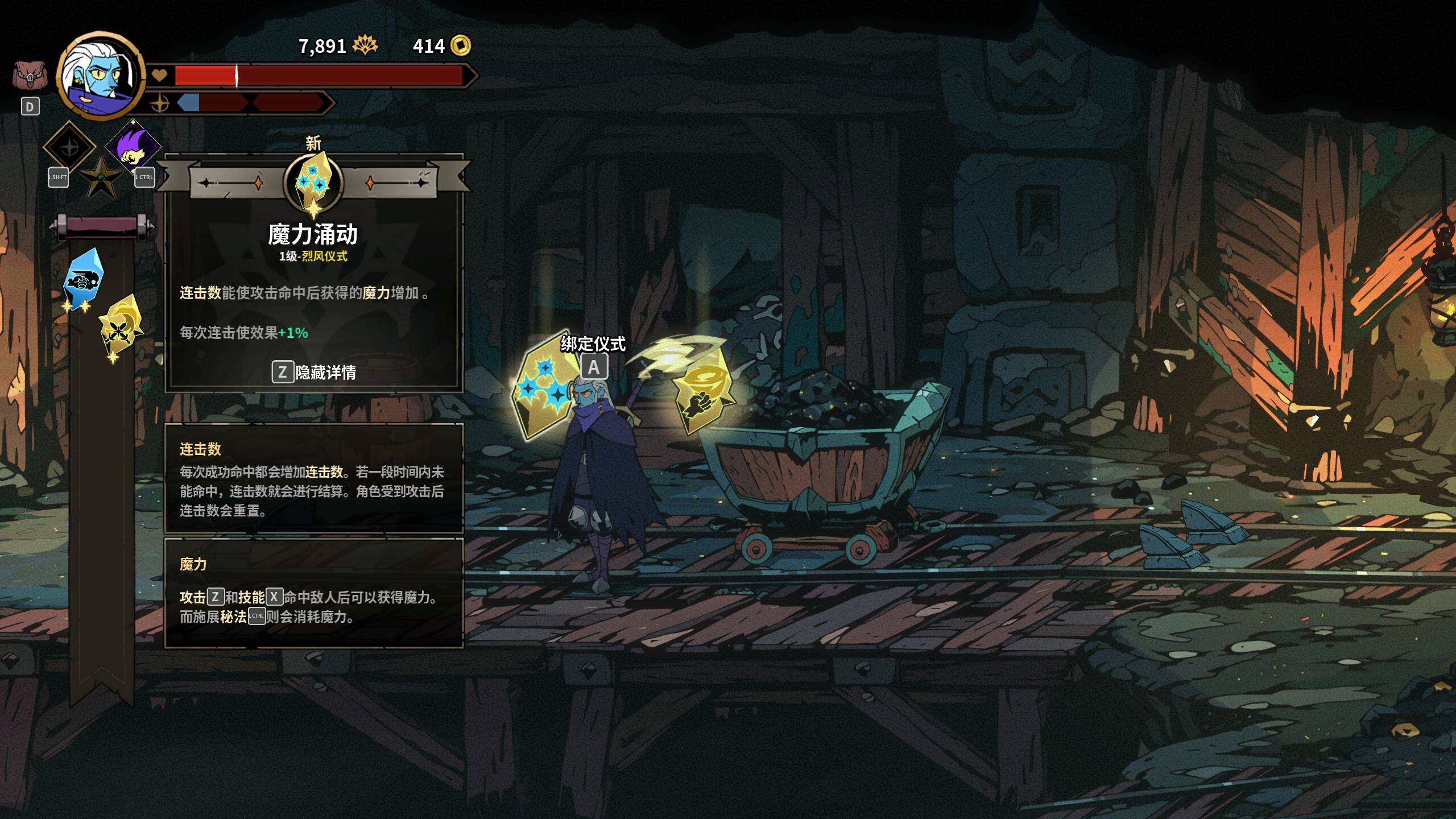Click the dark star emblem icon
Screen dimensions: 1456x819
101,178
